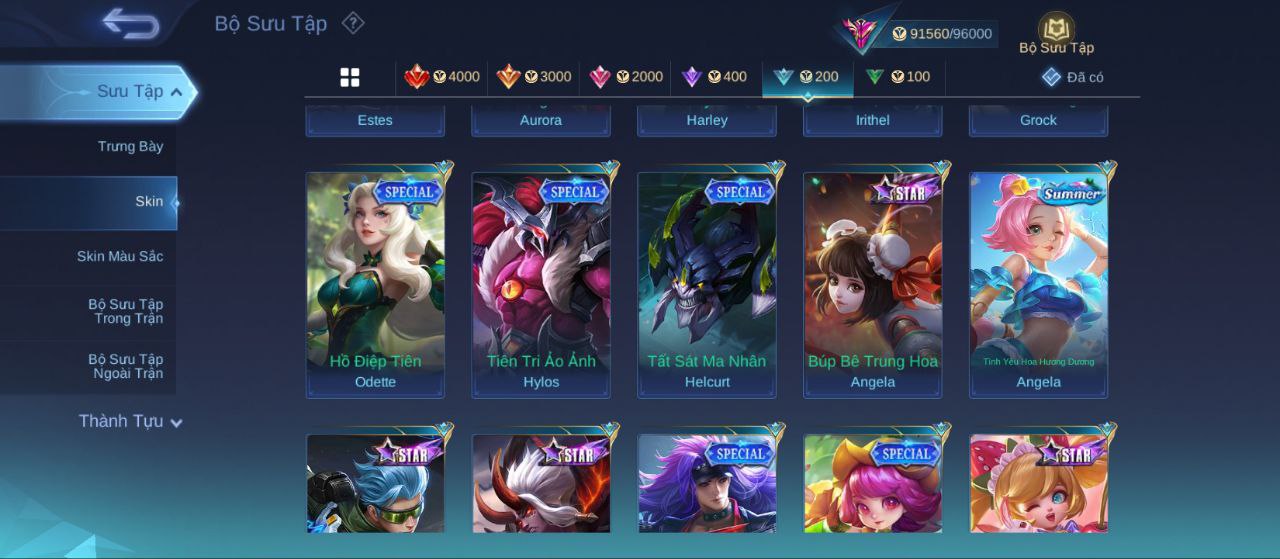The image size is (1280, 559).
Task: Expand the Thành Tựu section
Action: 130,422
